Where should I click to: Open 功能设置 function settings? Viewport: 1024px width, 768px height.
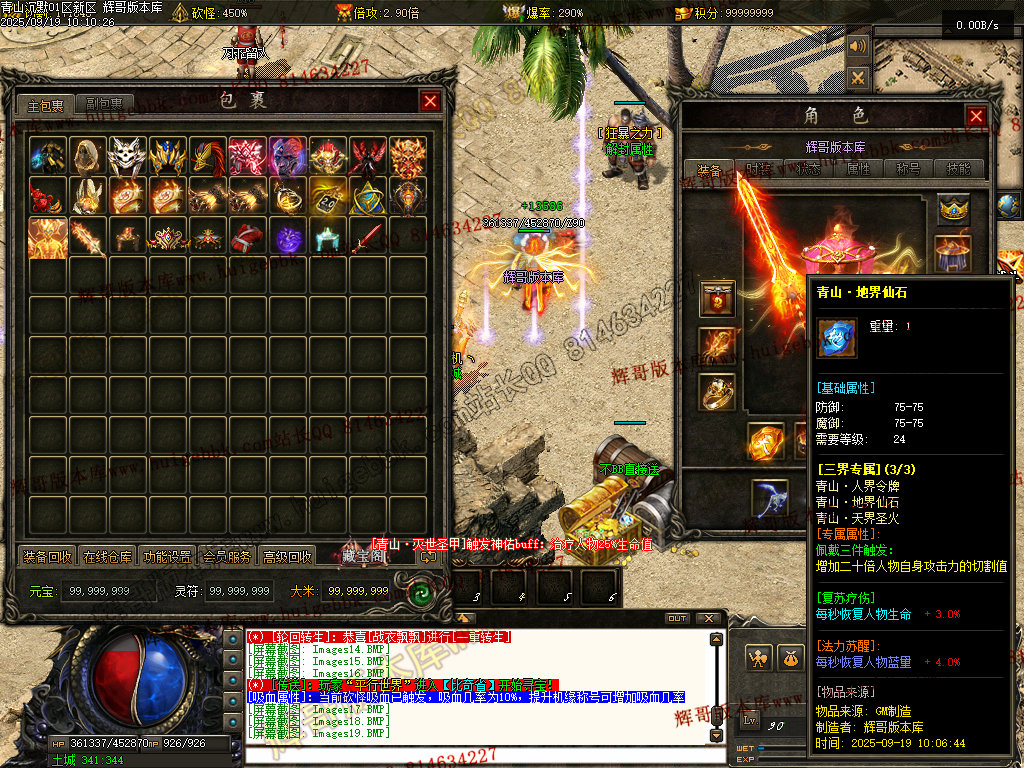167,557
